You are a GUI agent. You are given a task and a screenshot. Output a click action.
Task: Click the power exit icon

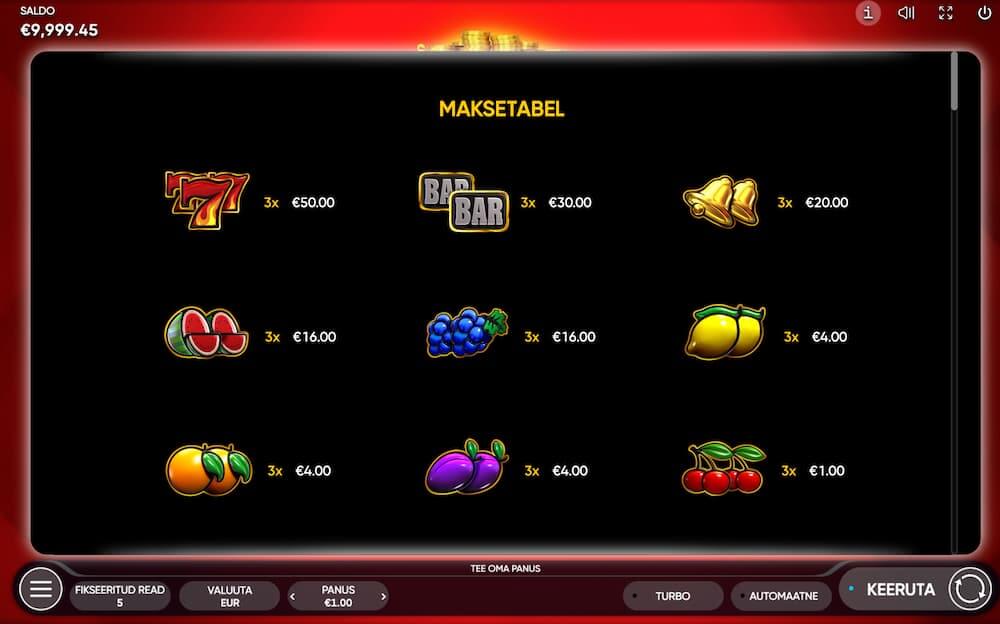click(985, 13)
